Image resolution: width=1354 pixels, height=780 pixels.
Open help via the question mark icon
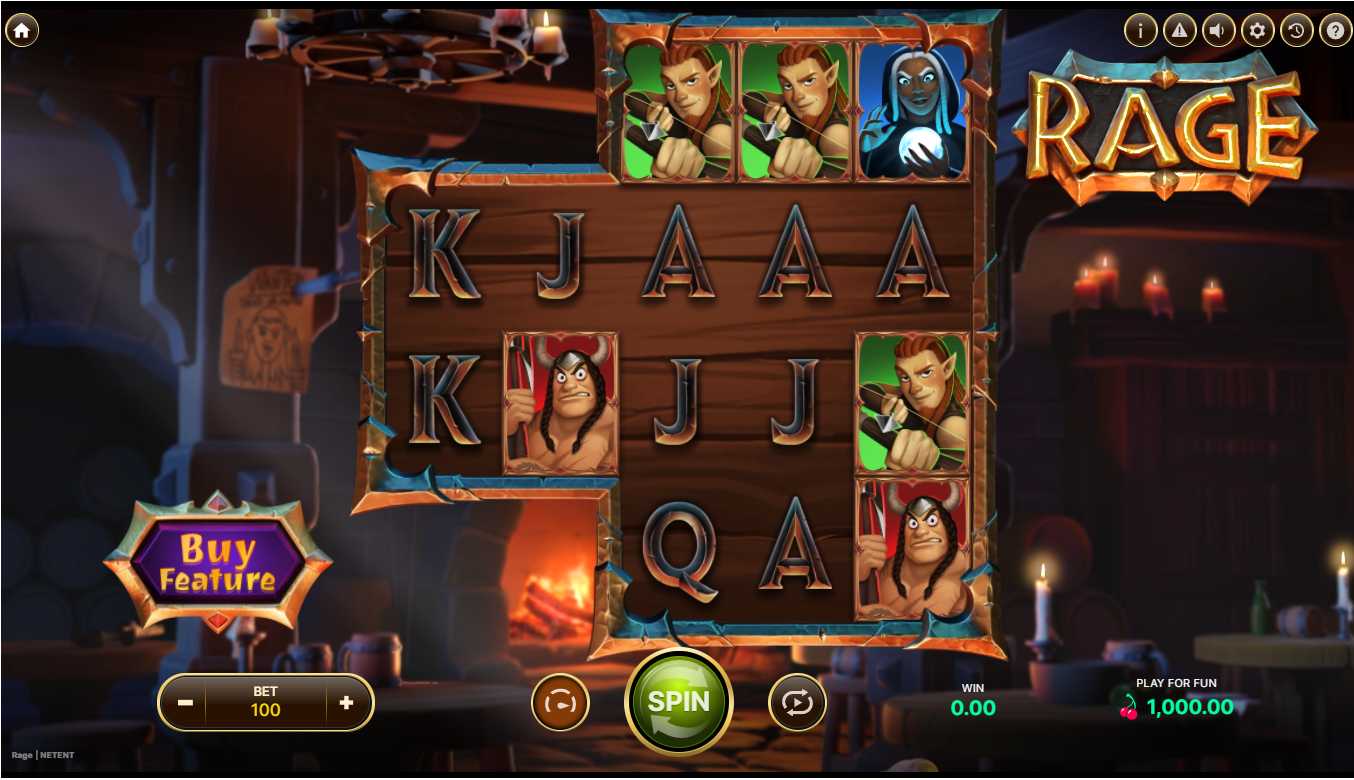tap(1335, 31)
